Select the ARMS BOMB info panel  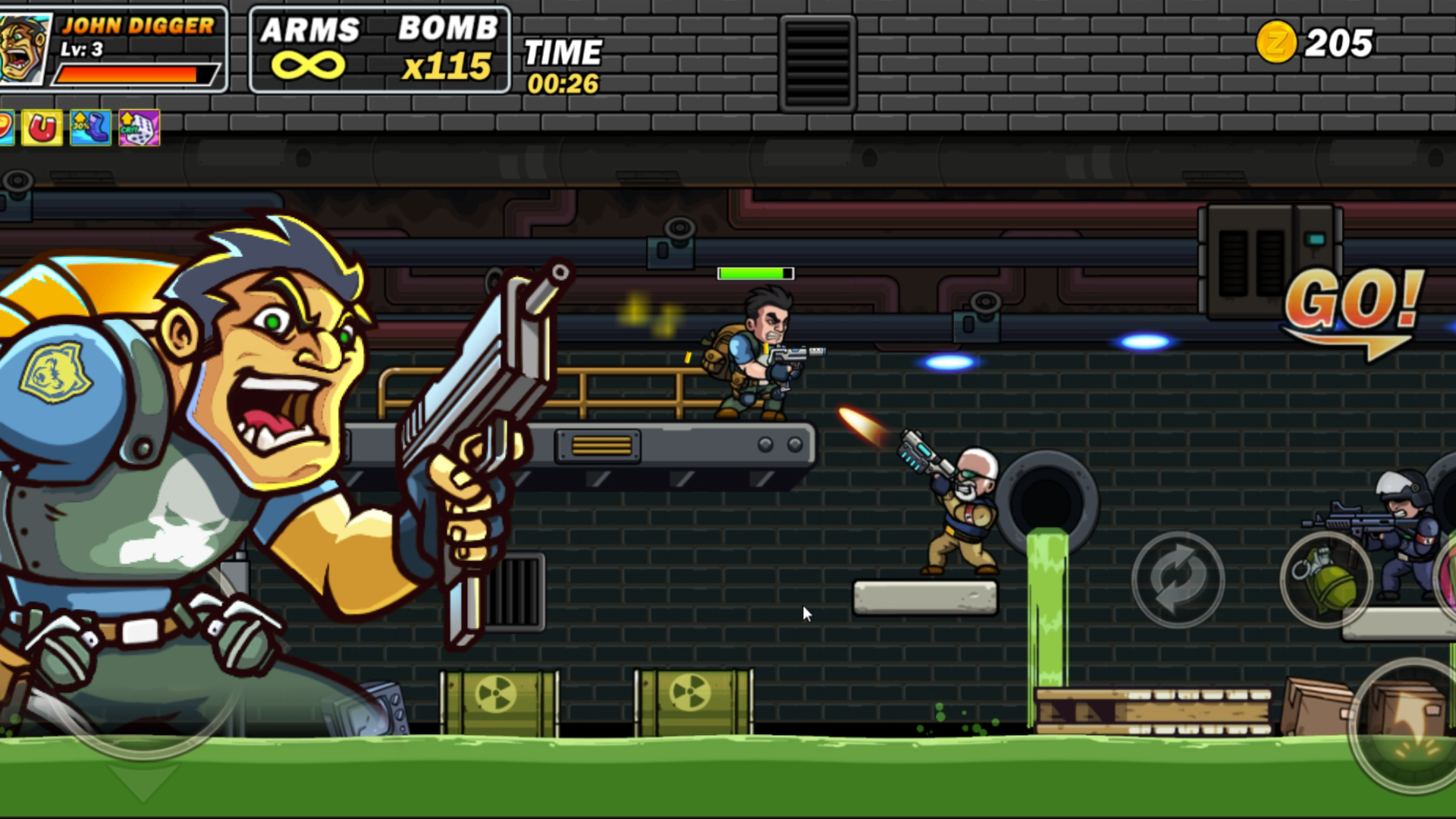(x=379, y=49)
